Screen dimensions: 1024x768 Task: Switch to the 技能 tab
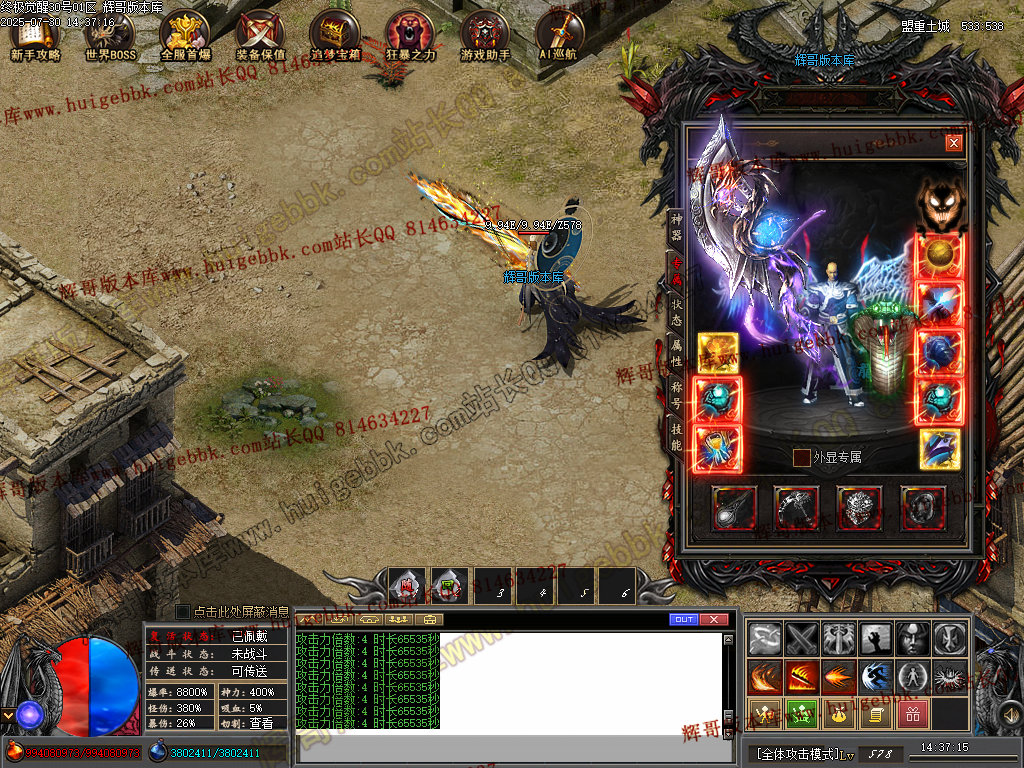(x=676, y=435)
